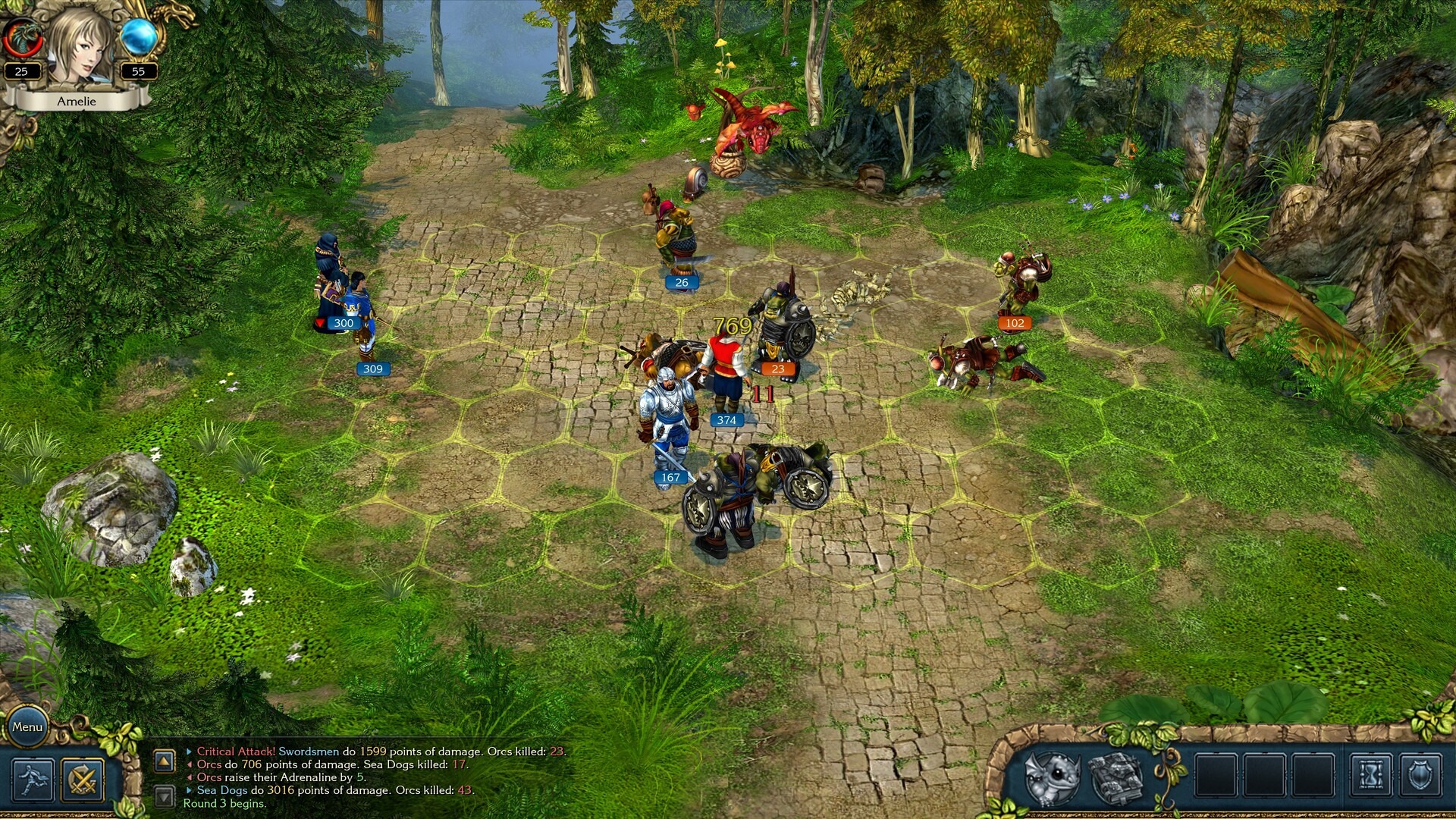Toggle the crossed swords auto-combat button

point(82,780)
